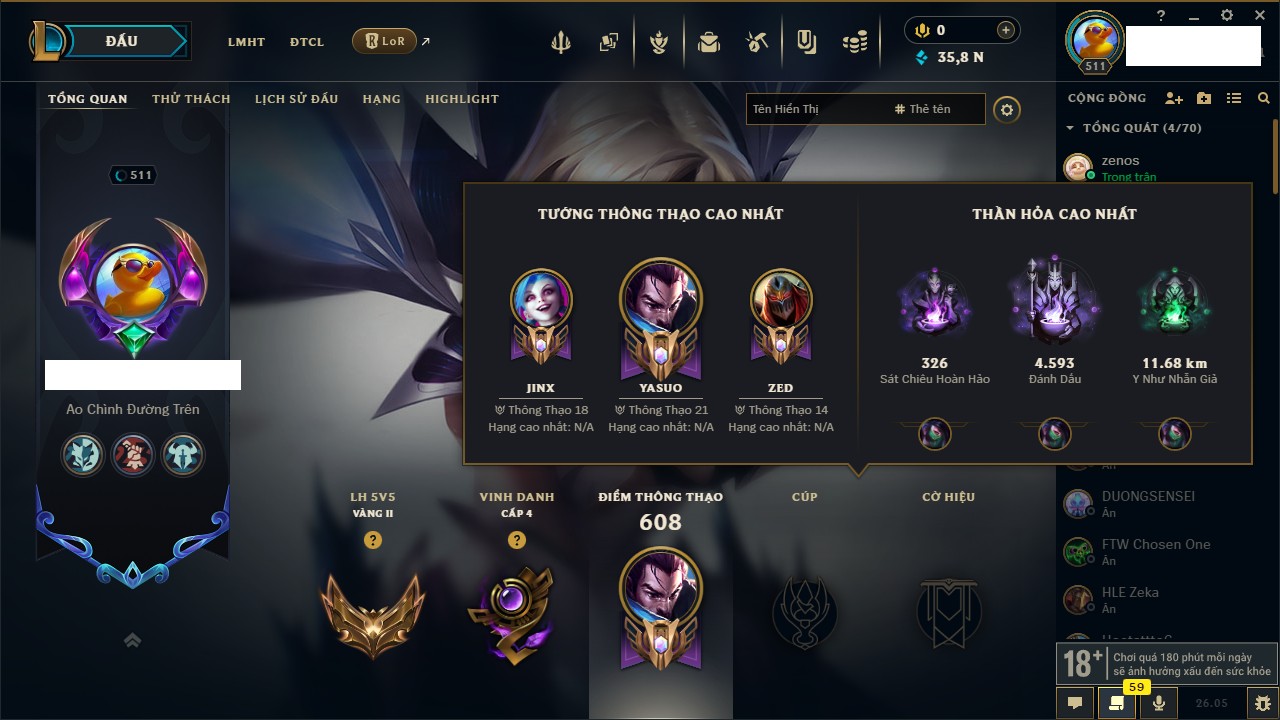Show the HIGHLIGHT tab
Screen dimensions: 1280x720
pos(462,99)
